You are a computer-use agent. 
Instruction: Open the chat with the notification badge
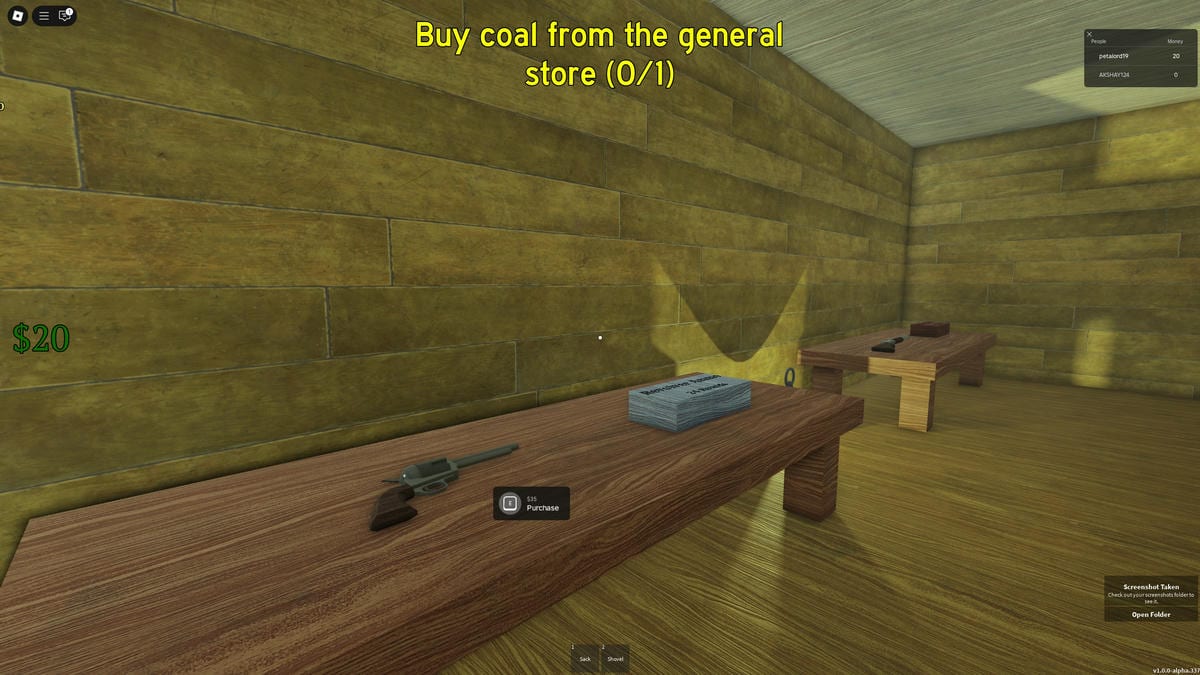click(65, 16)
